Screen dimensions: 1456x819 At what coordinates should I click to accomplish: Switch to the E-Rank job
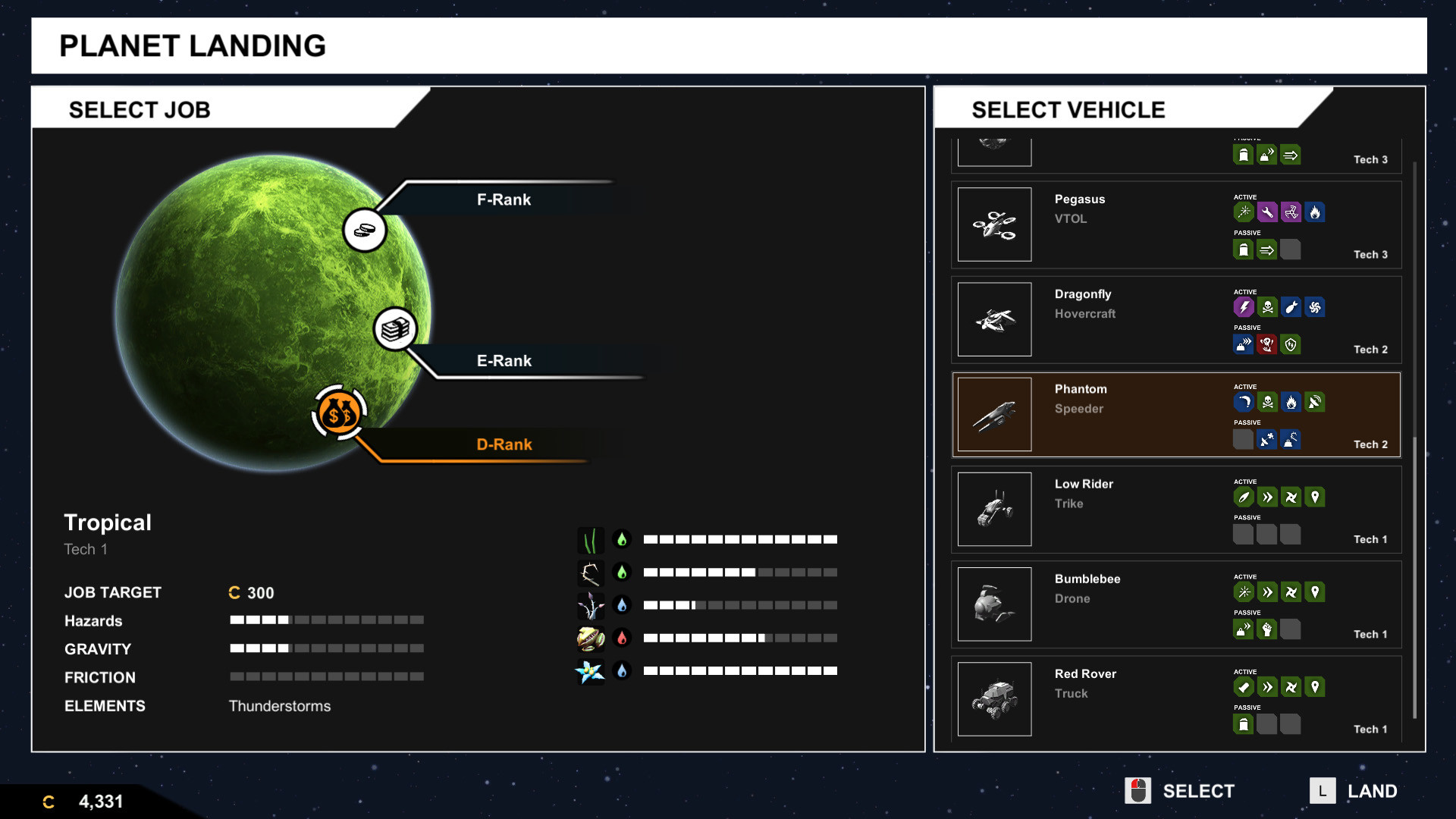[394, 329]
